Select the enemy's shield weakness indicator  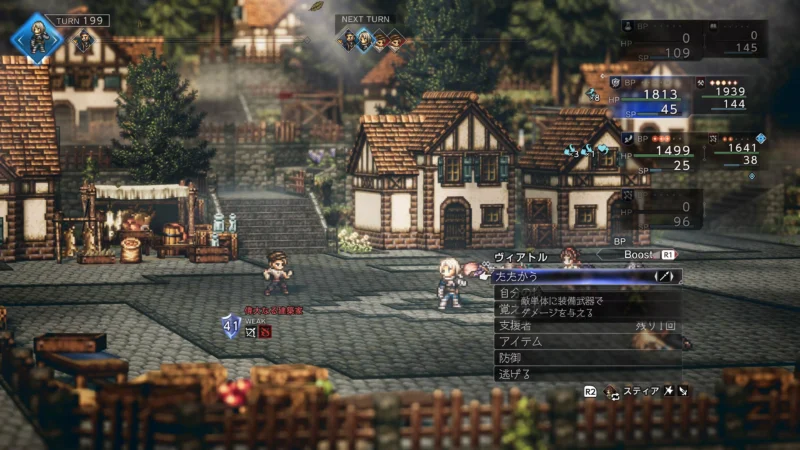coord(231,325)
